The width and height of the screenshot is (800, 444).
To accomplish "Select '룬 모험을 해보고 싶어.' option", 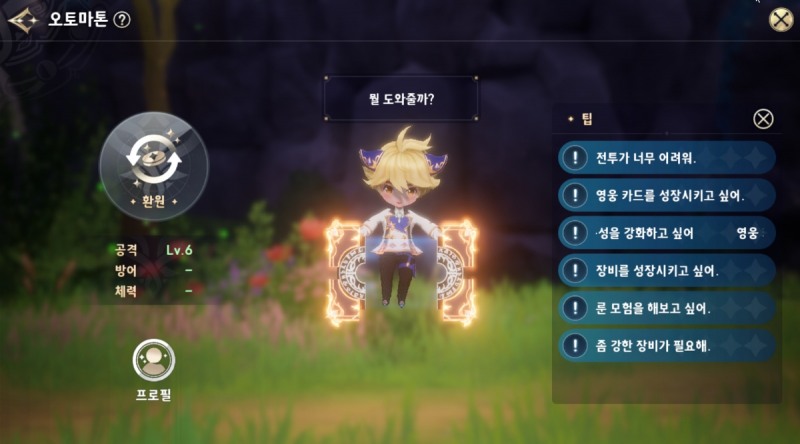I will click(668, 307).
